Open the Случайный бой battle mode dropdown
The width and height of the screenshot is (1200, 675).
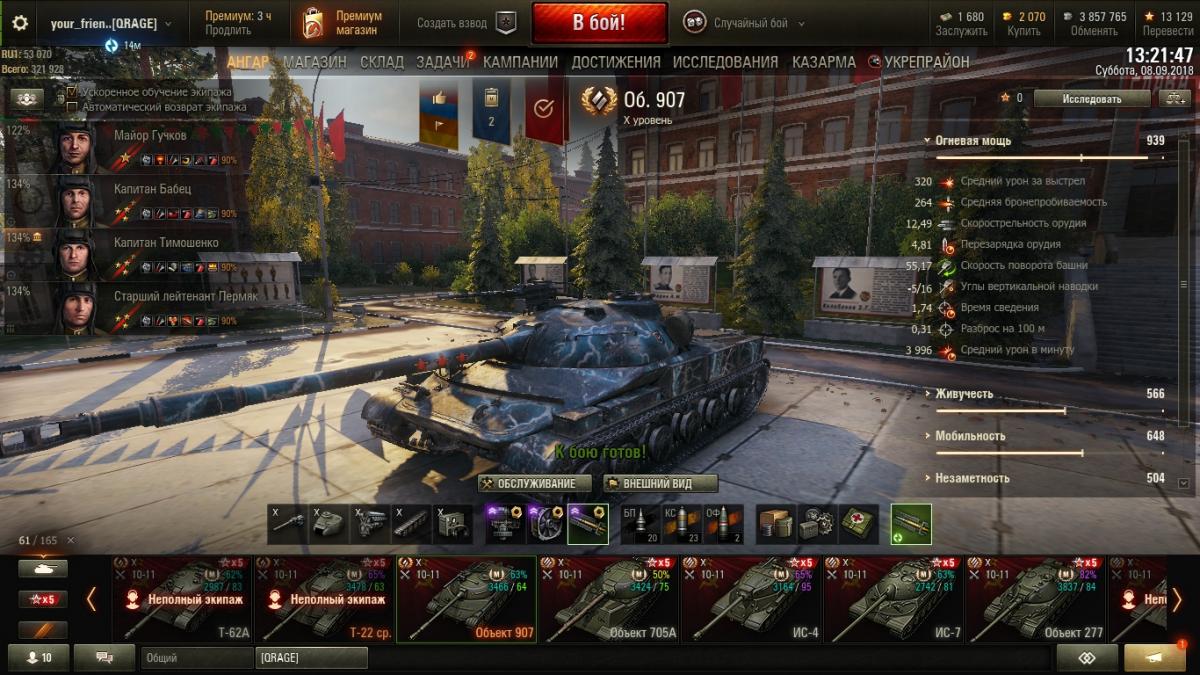(x=750, y=23)
